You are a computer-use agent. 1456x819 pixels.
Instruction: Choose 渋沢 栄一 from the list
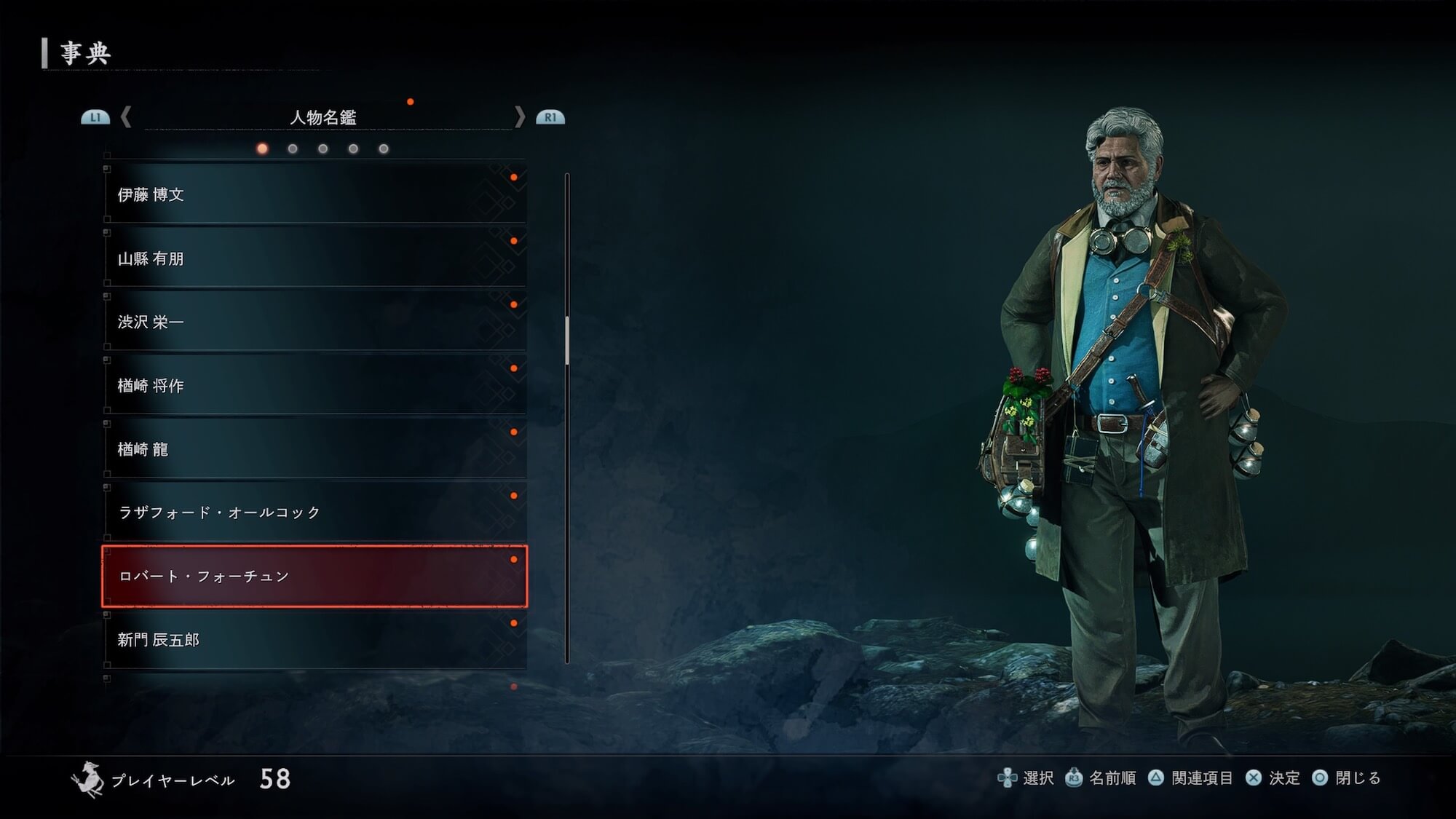pyautogui.click(x=314, y=322)
